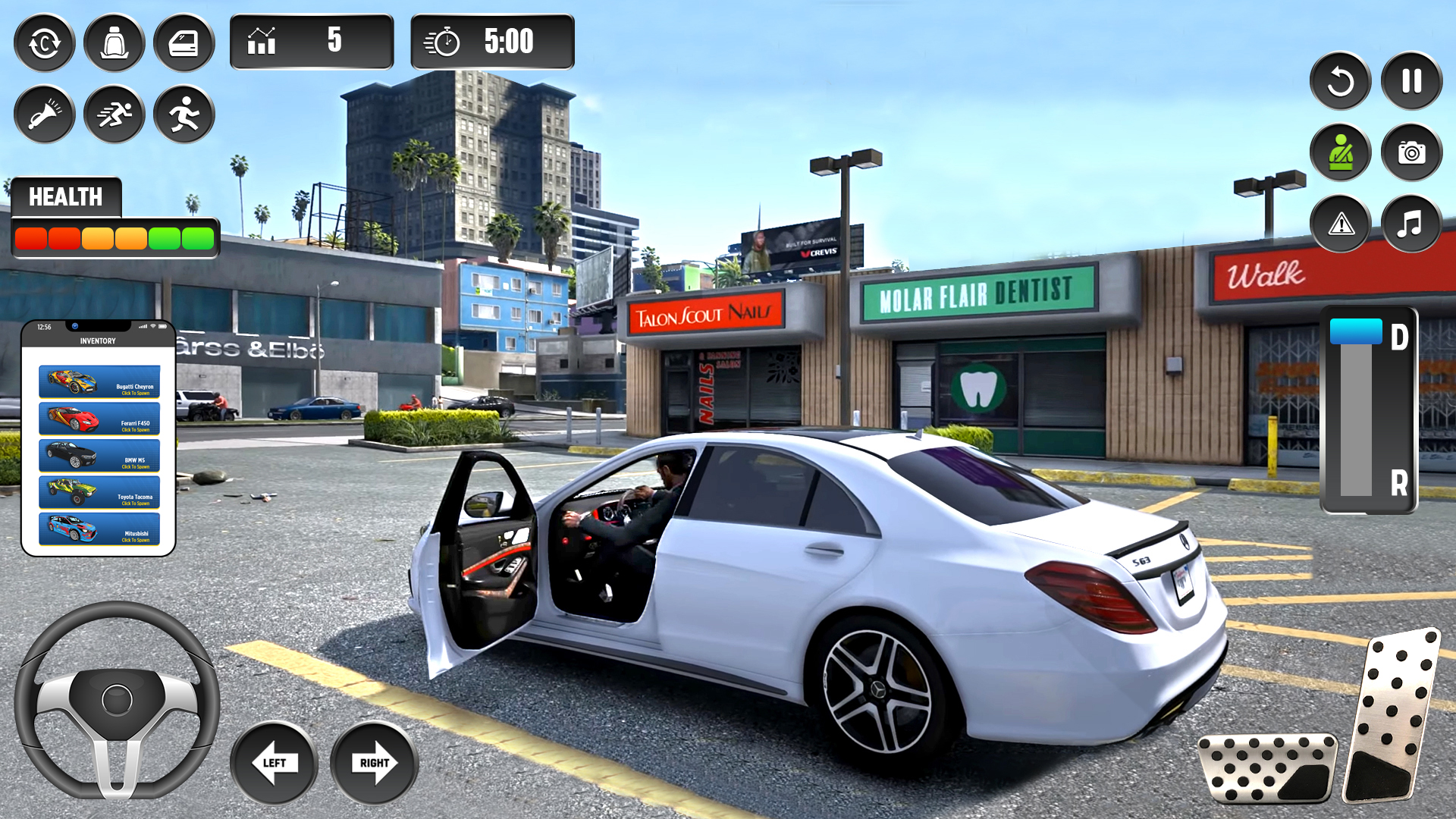Select the car seat icon
This screenshot has height=819, width=1456.
coord(115,43)
